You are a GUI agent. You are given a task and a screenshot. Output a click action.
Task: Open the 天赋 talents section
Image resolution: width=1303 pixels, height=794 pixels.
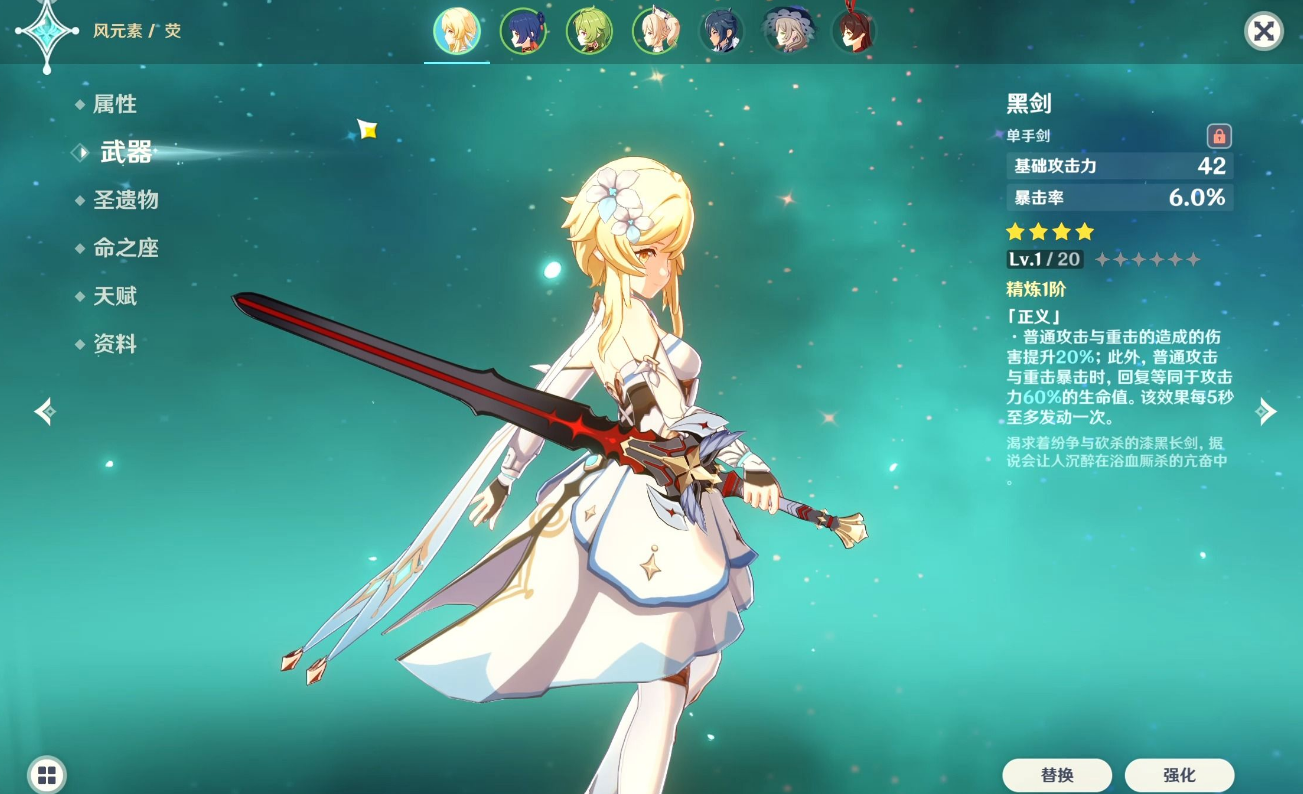[115, 296]
